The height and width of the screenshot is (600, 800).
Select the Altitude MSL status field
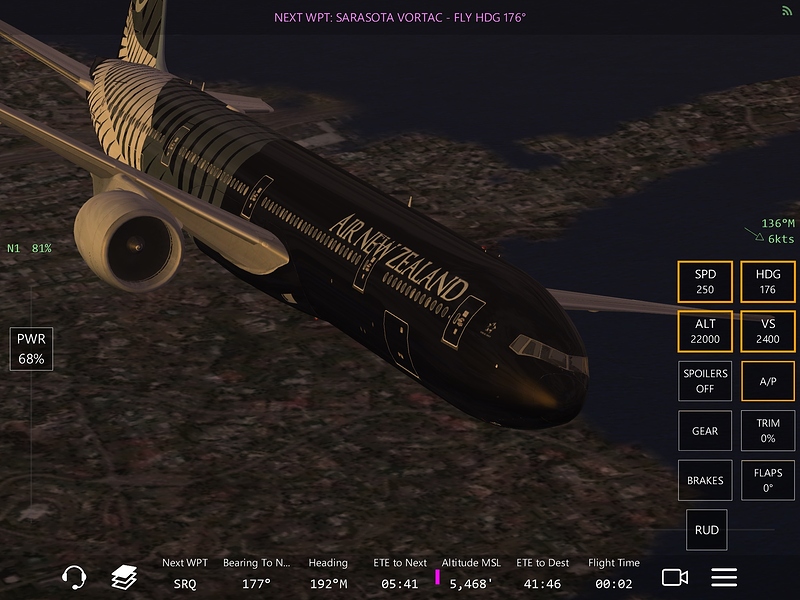click(470, 574)
